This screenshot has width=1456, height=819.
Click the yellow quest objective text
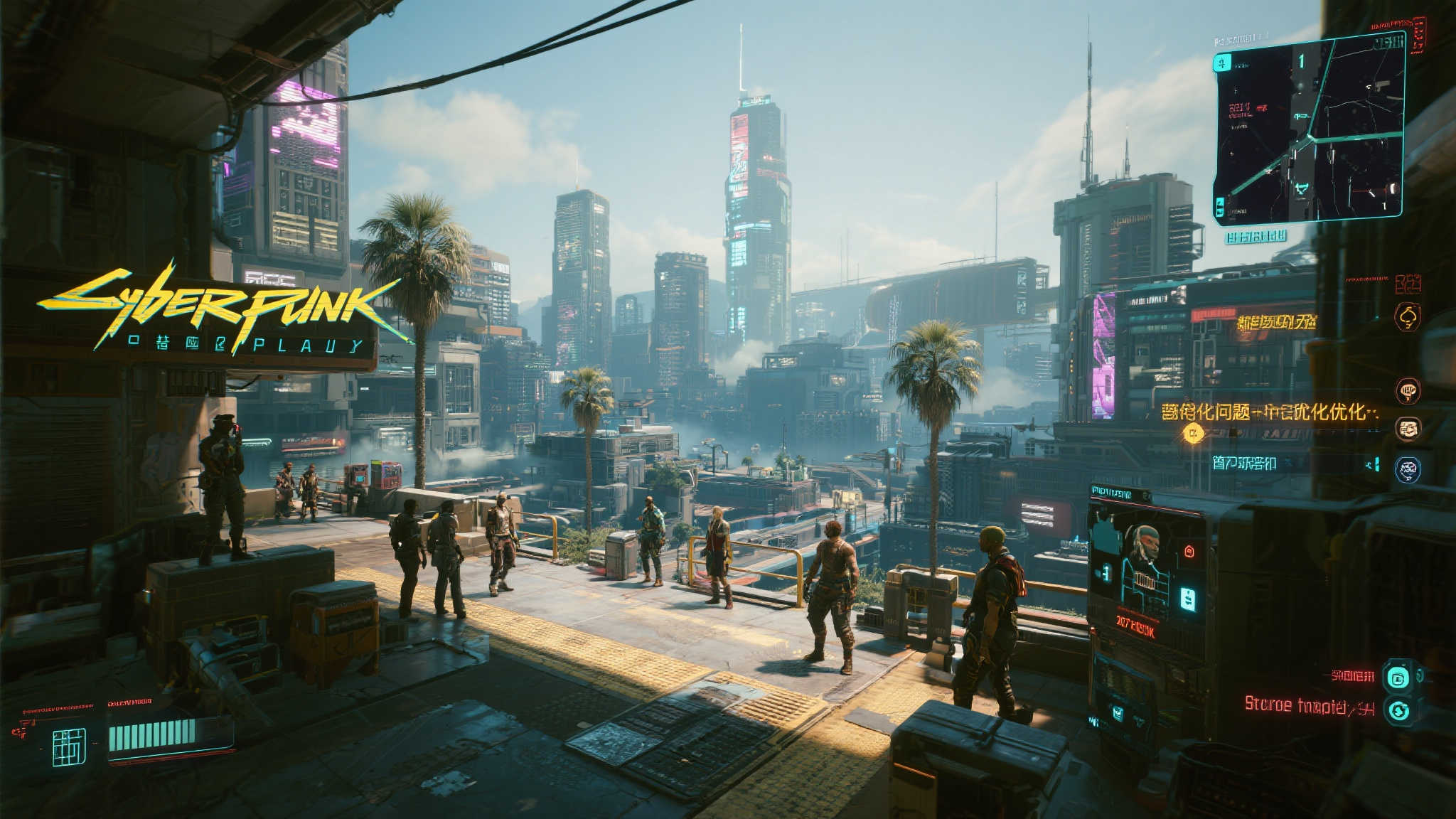tap(1270, 412)
